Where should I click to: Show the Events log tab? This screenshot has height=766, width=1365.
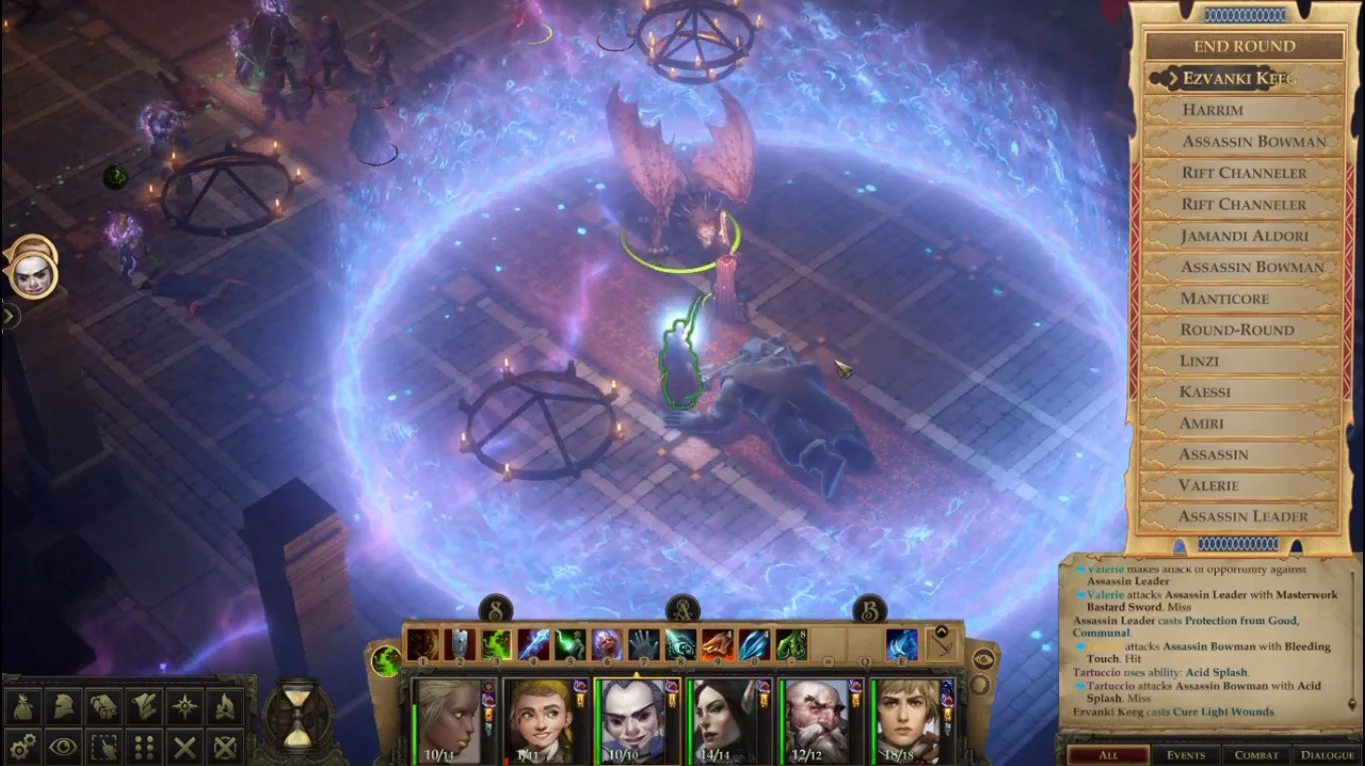[1185, 754]
